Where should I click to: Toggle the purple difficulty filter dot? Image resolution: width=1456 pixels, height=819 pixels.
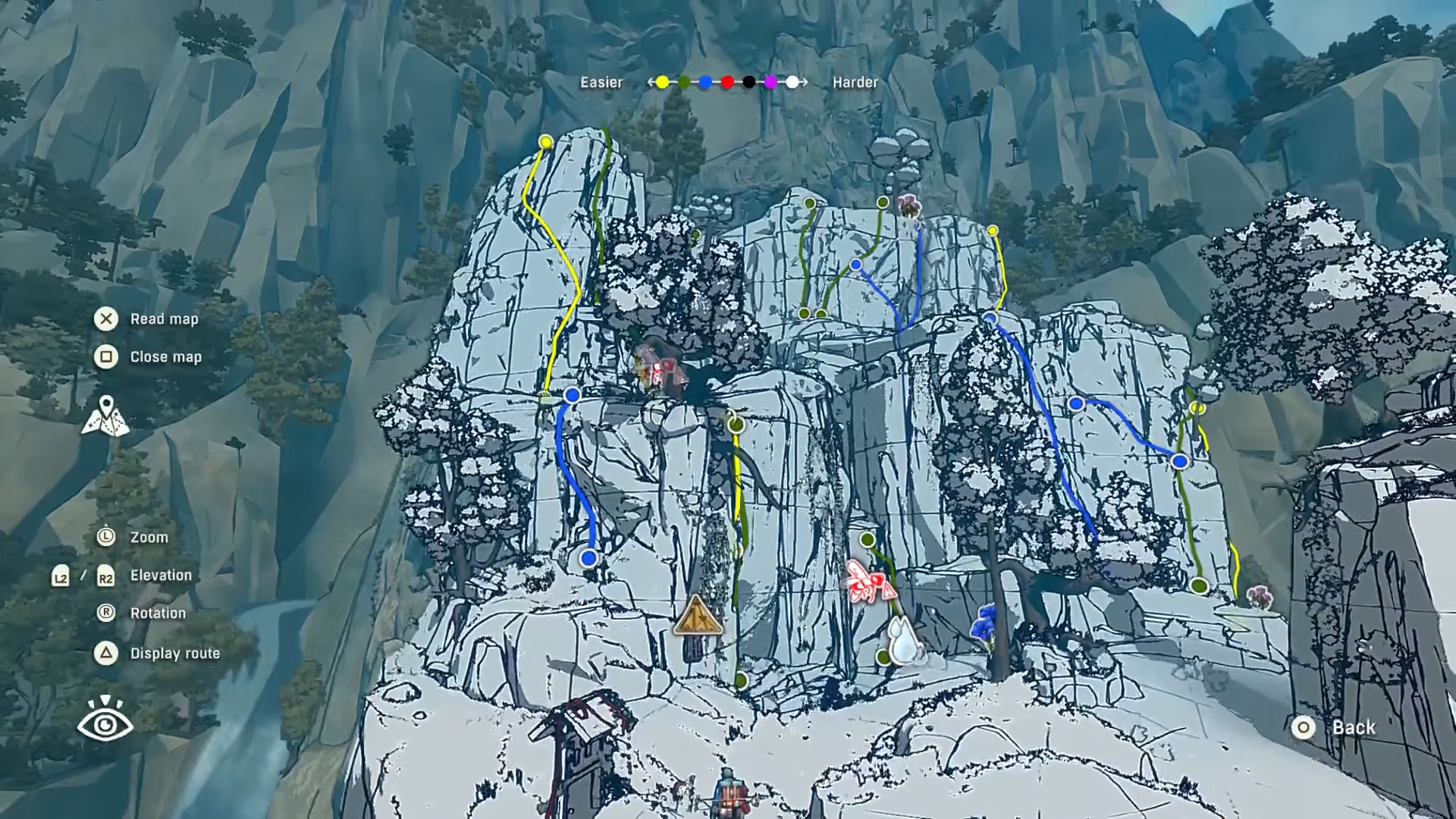771,83
